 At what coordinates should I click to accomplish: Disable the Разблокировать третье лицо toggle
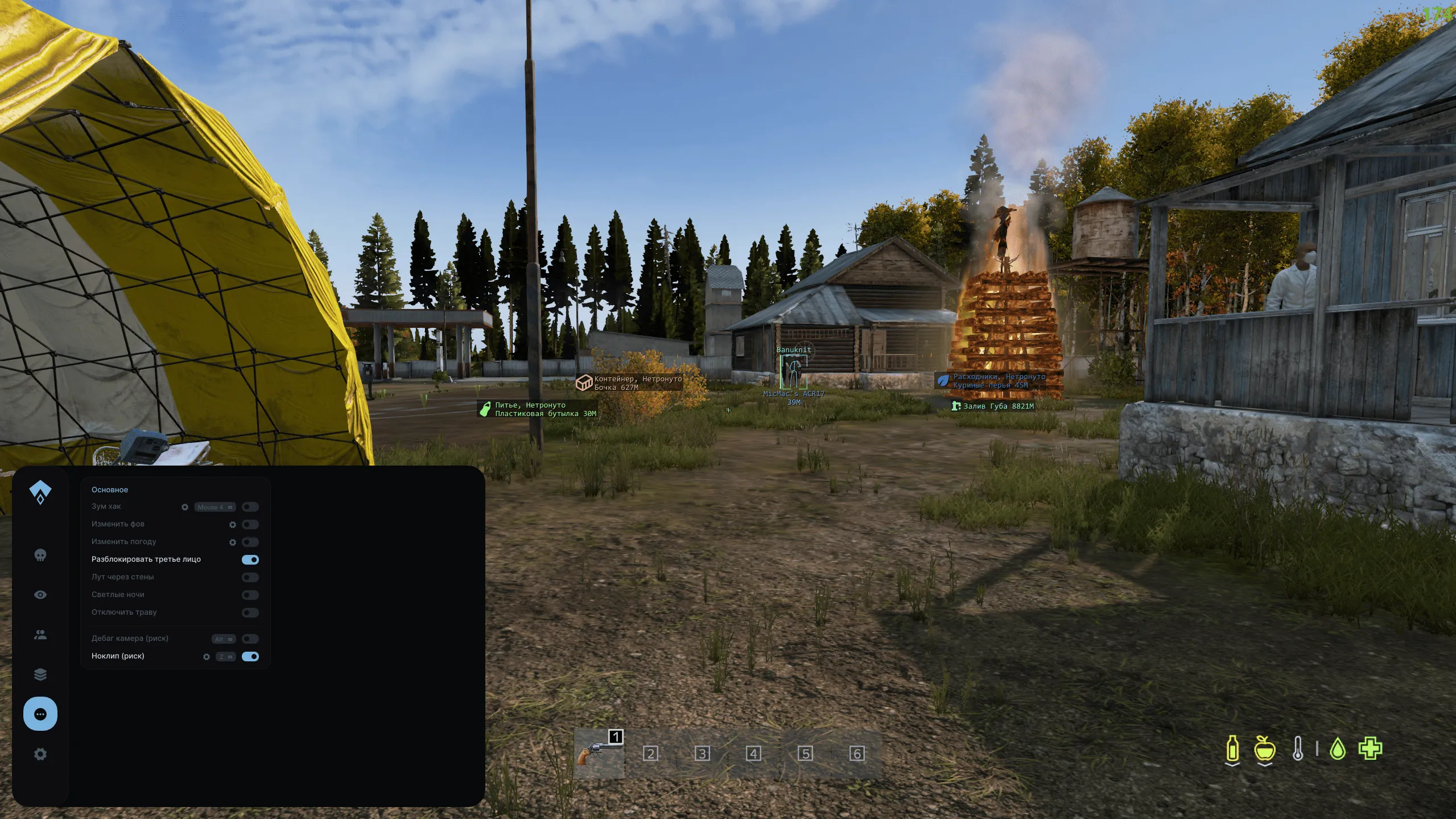pos(250,559)
